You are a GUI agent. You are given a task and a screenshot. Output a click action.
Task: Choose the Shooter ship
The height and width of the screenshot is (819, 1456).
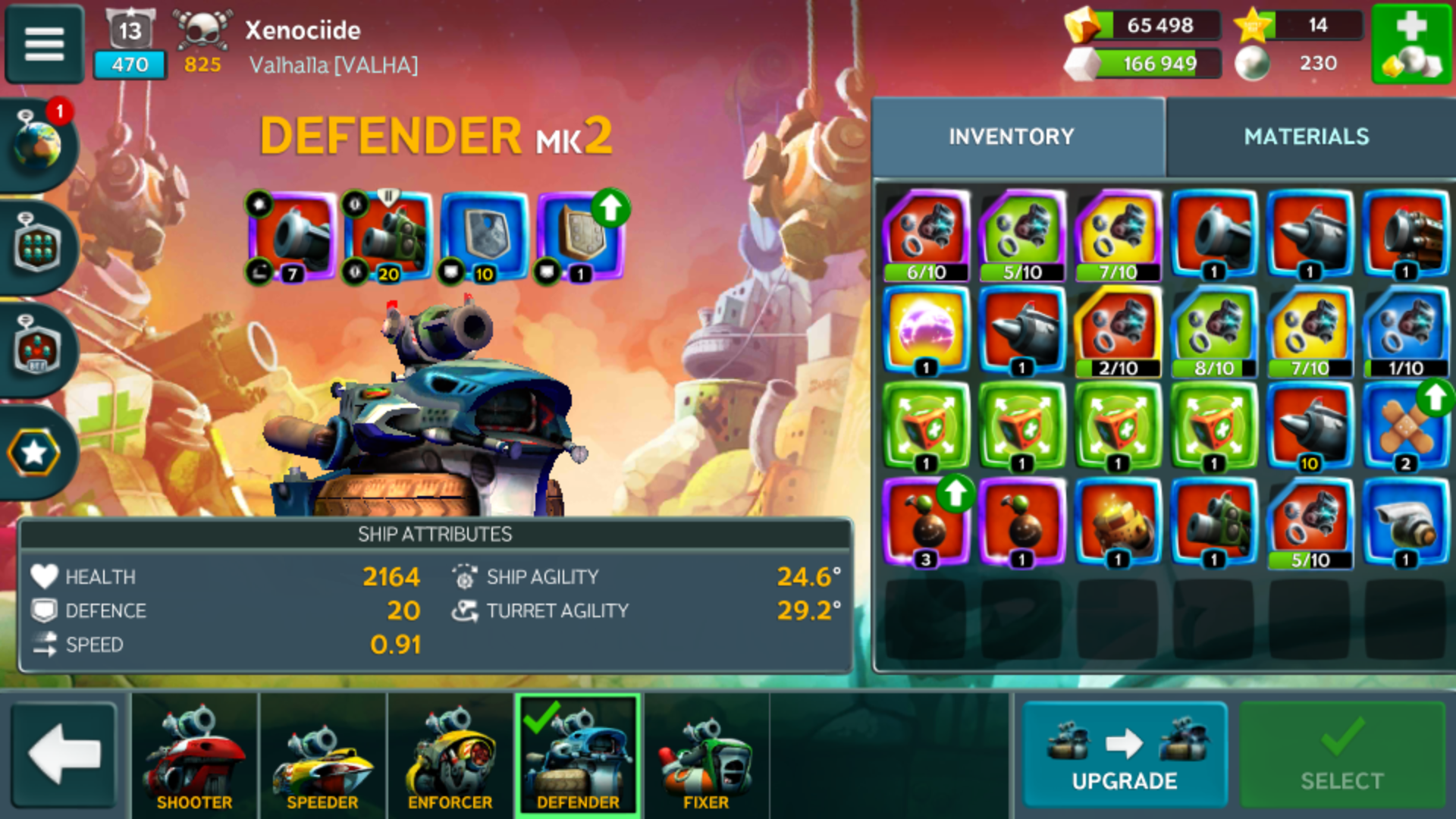194,756
